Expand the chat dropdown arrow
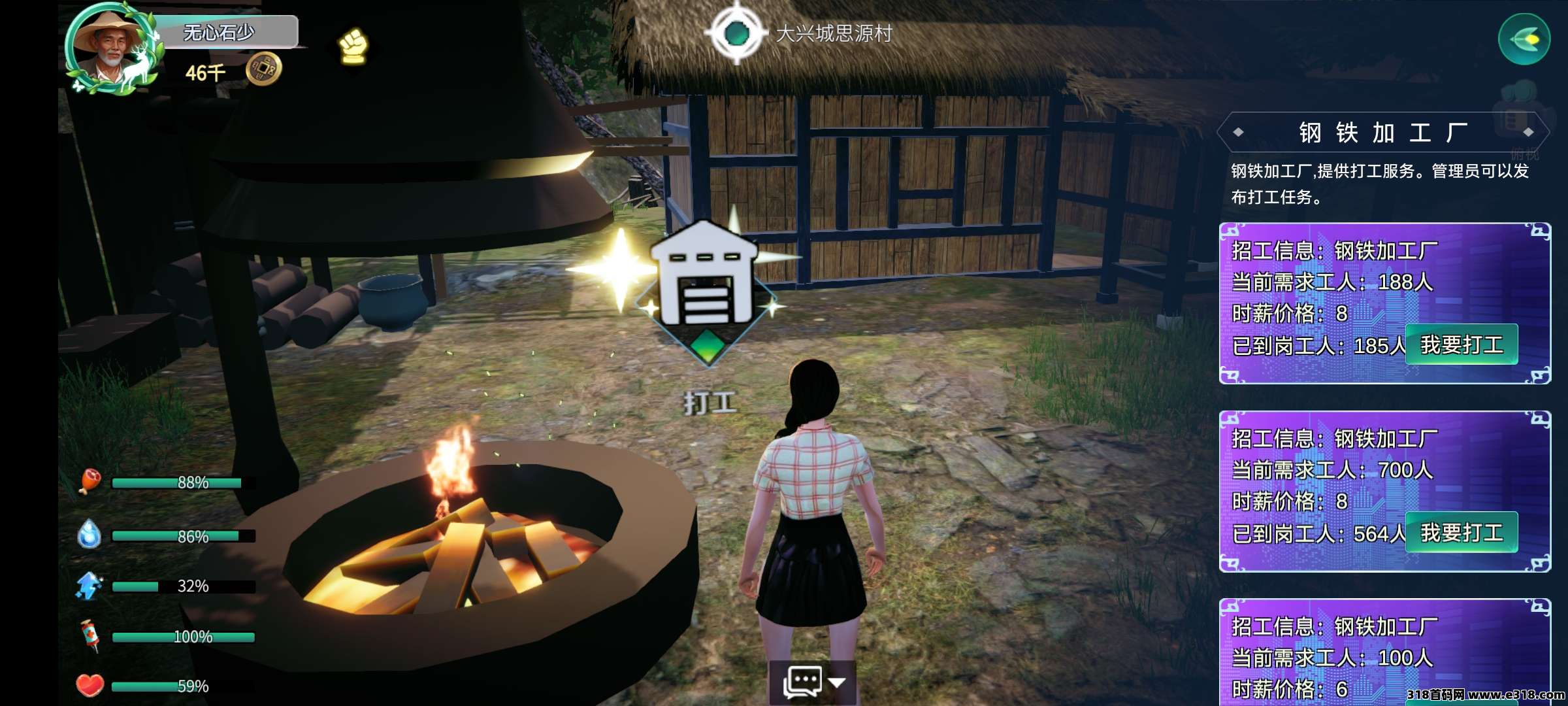The width and height of the screenshot is (1568, 706). coord(837,682)
